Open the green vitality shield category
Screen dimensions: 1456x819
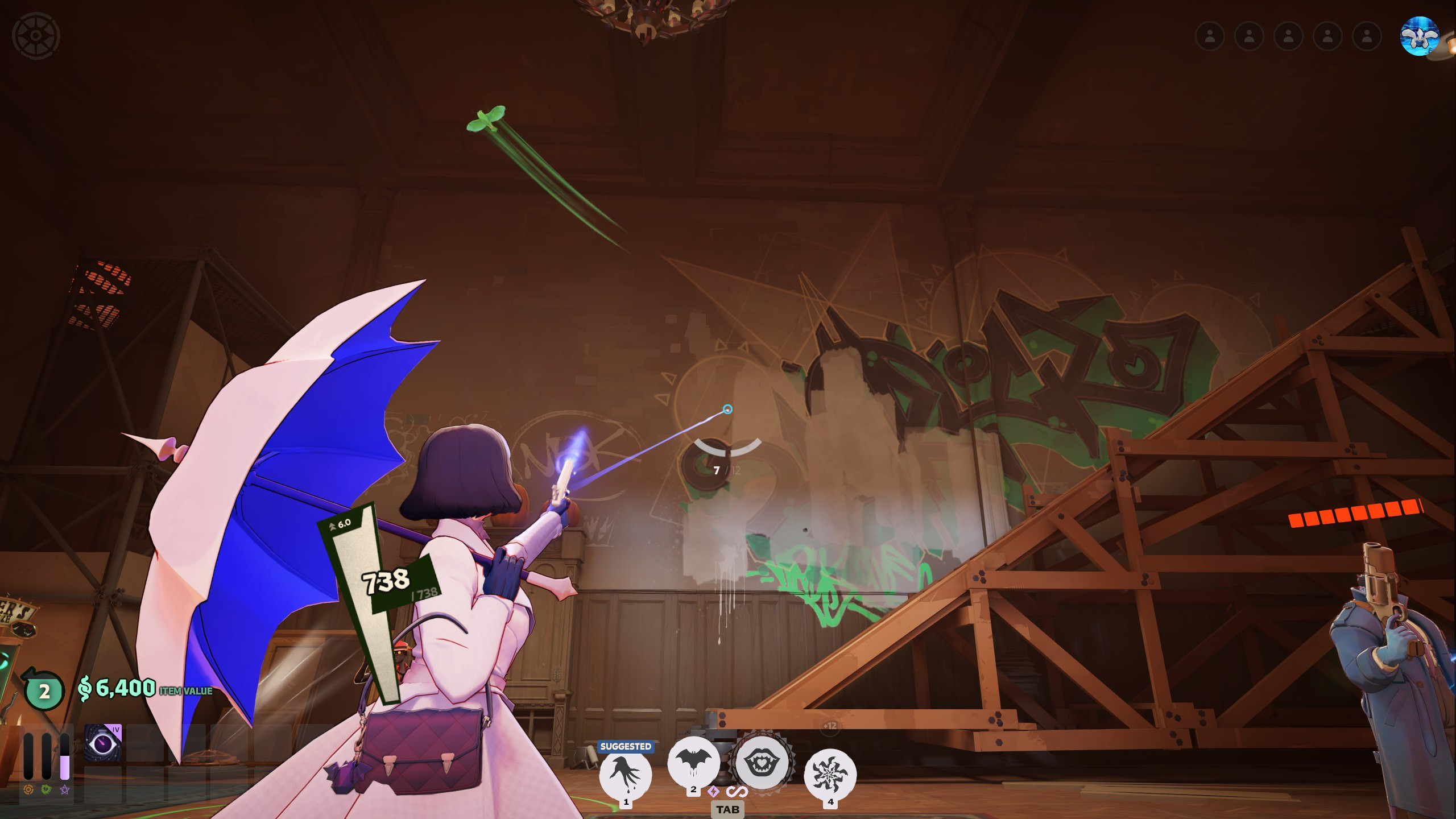[47, 789]
